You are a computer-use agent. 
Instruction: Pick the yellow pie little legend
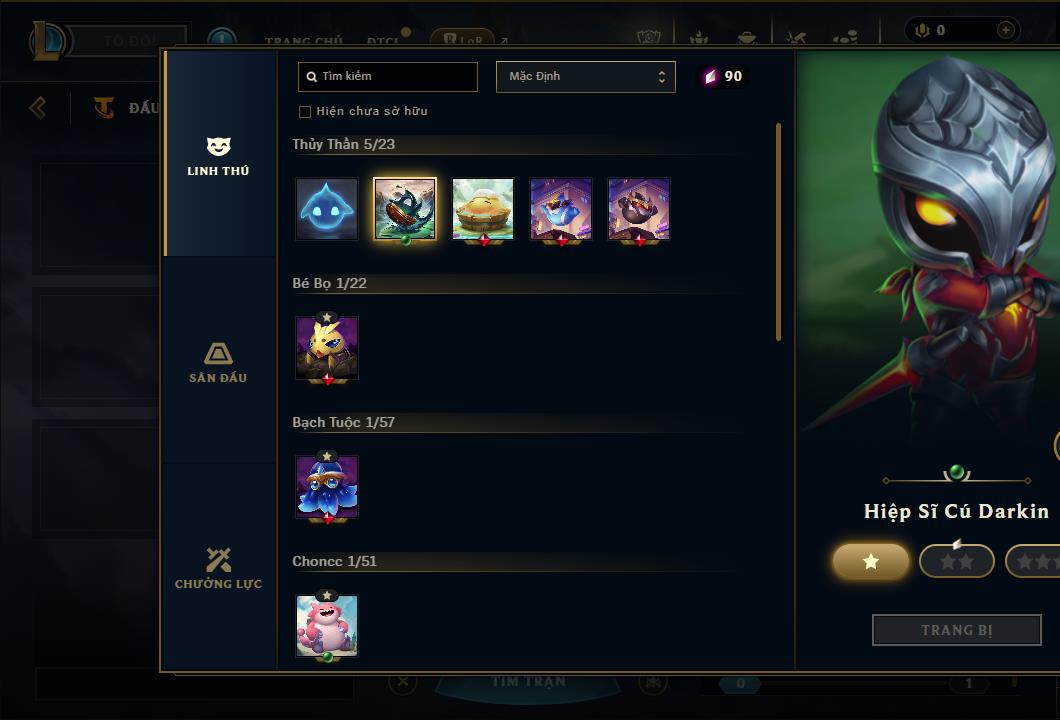click(483, 209)
